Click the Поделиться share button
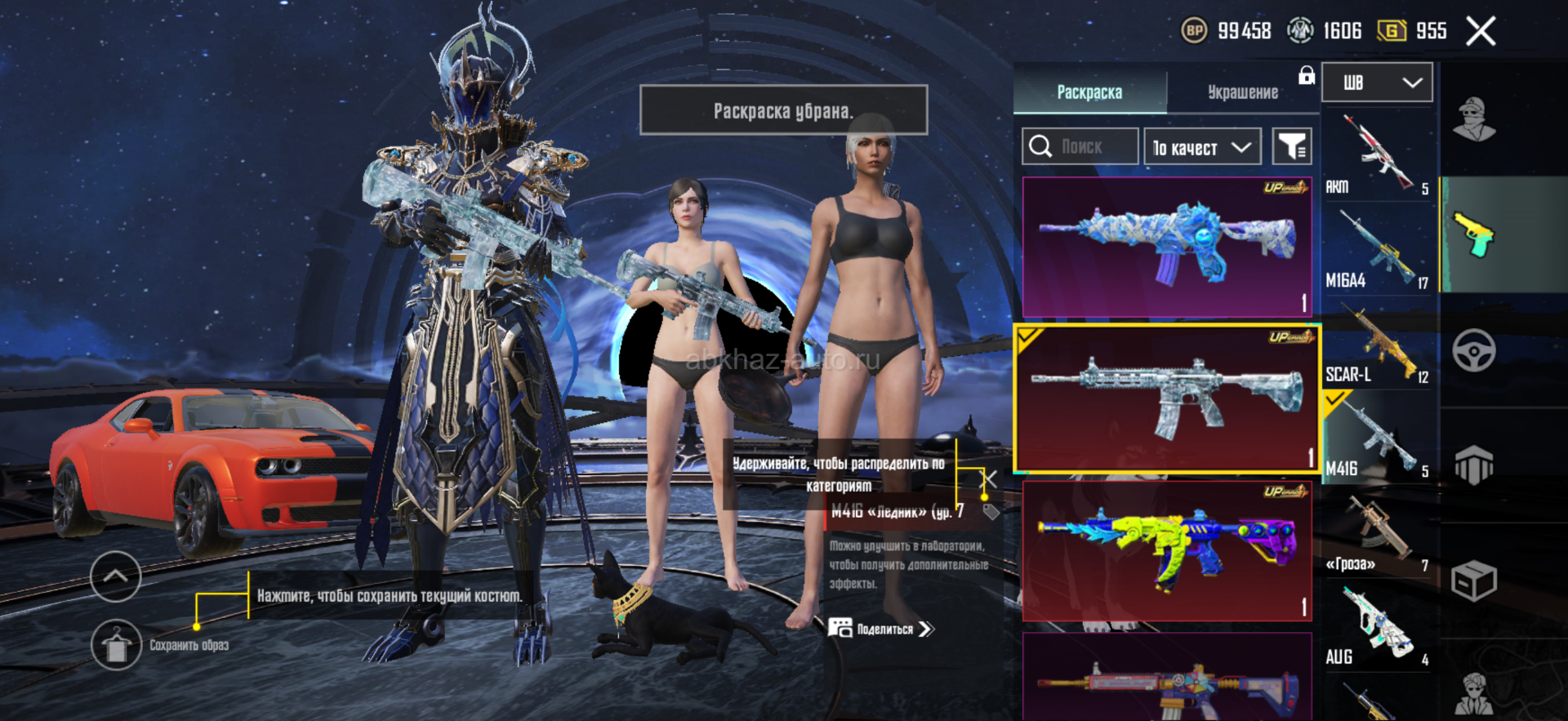This screenshot has width=1568, height=721. [882, 629]
